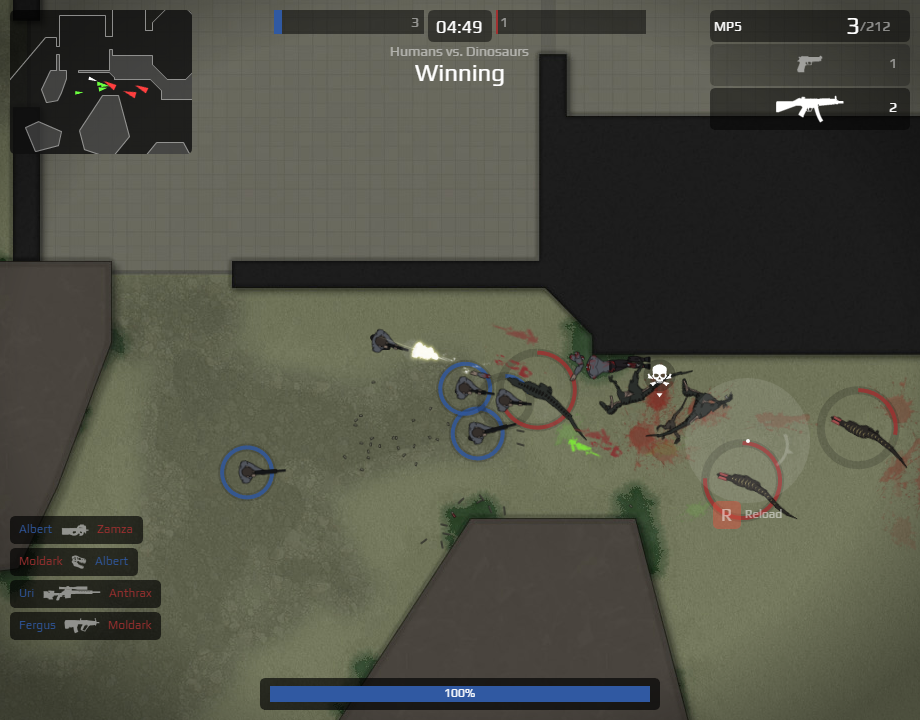920x720 pixels.
Task: Click the minimap in the corner
Action: (x=101, y=82)
